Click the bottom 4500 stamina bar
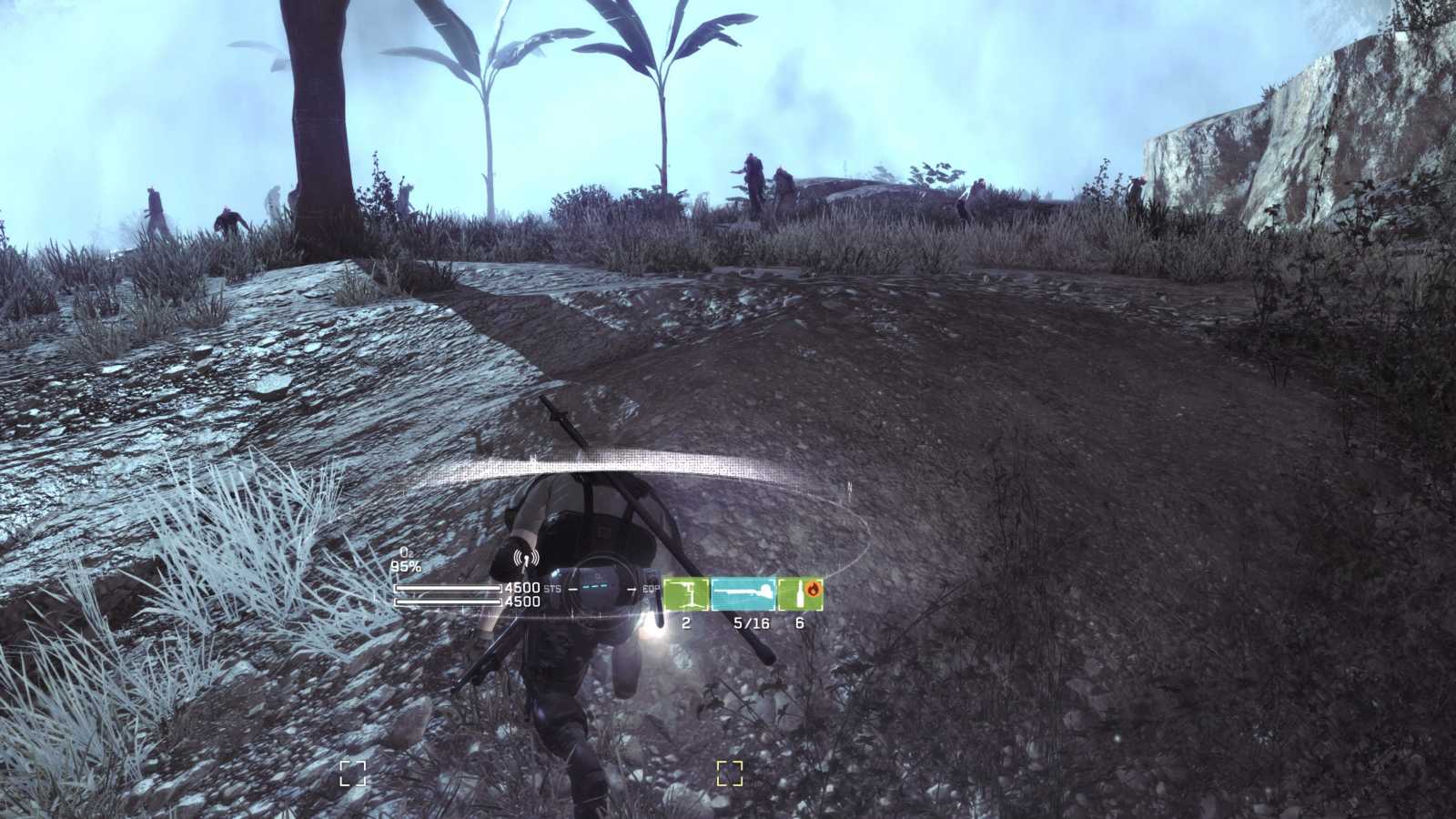The image size is (1456, 819). 448,601
